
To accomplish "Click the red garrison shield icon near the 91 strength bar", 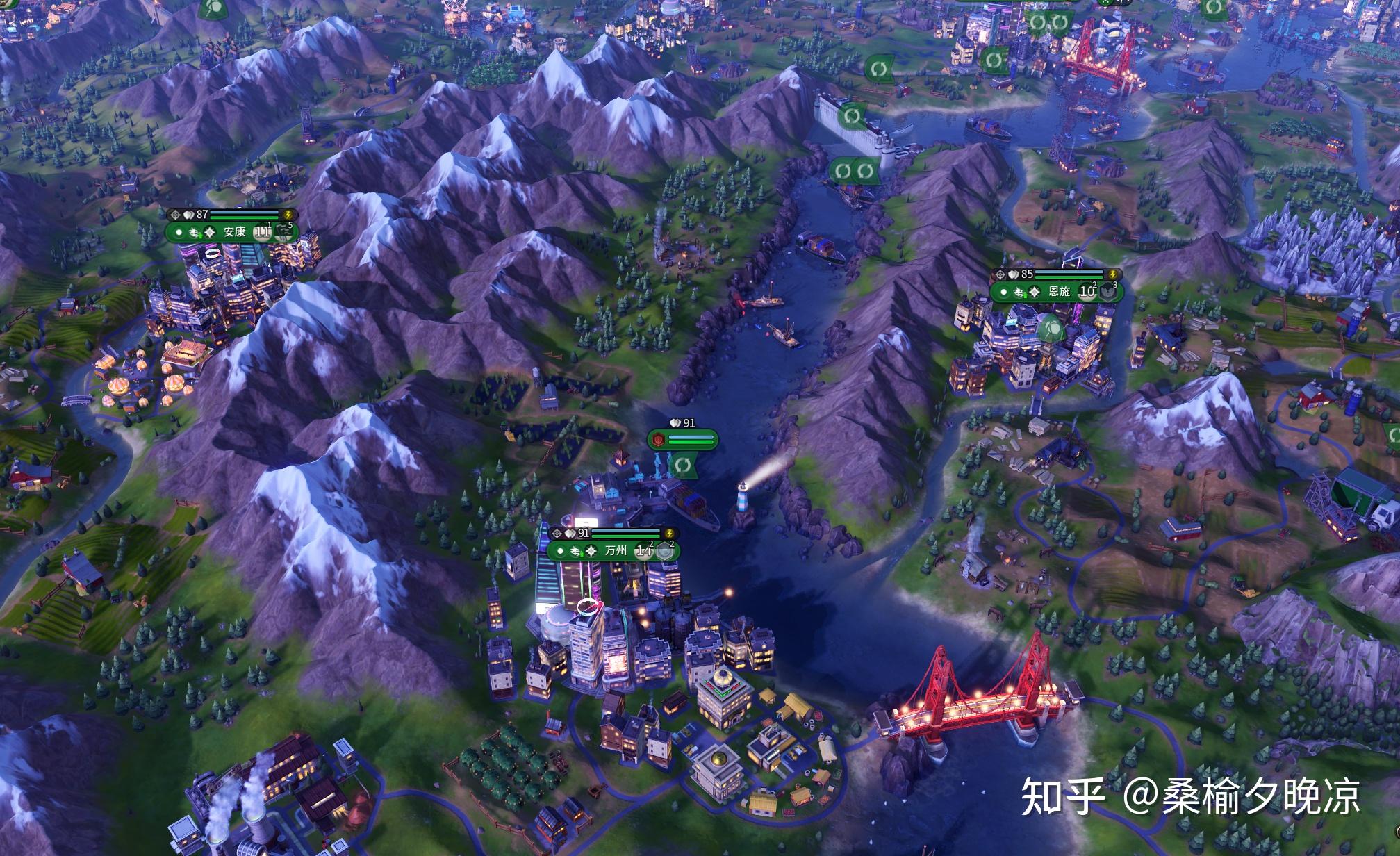I will 658,439.
